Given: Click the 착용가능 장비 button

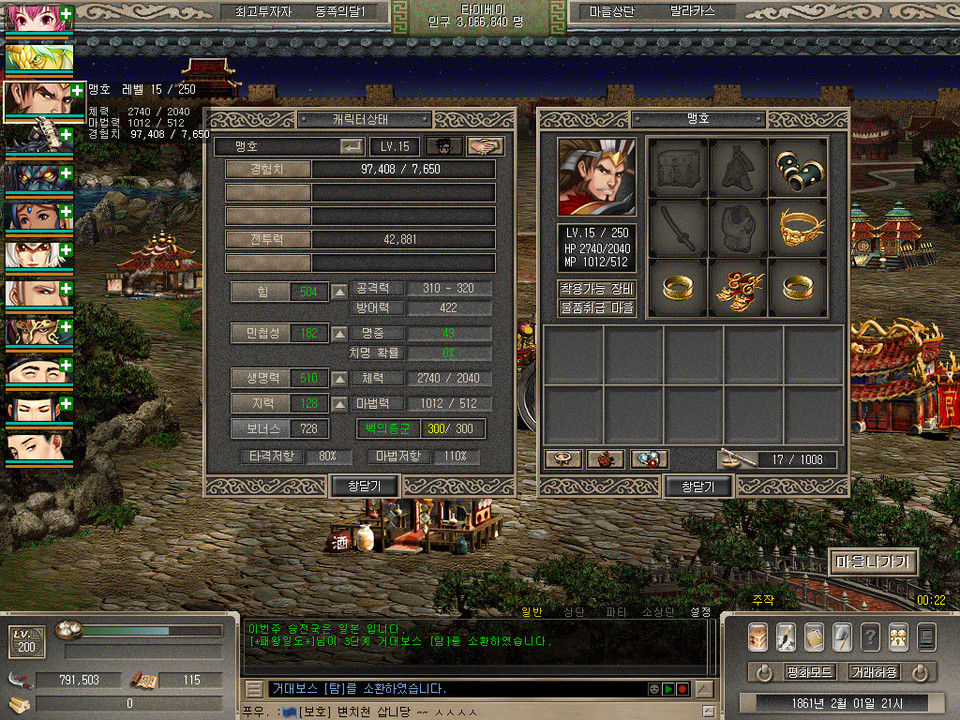Looking at the screenshot, I should click(x=597, y=289).
